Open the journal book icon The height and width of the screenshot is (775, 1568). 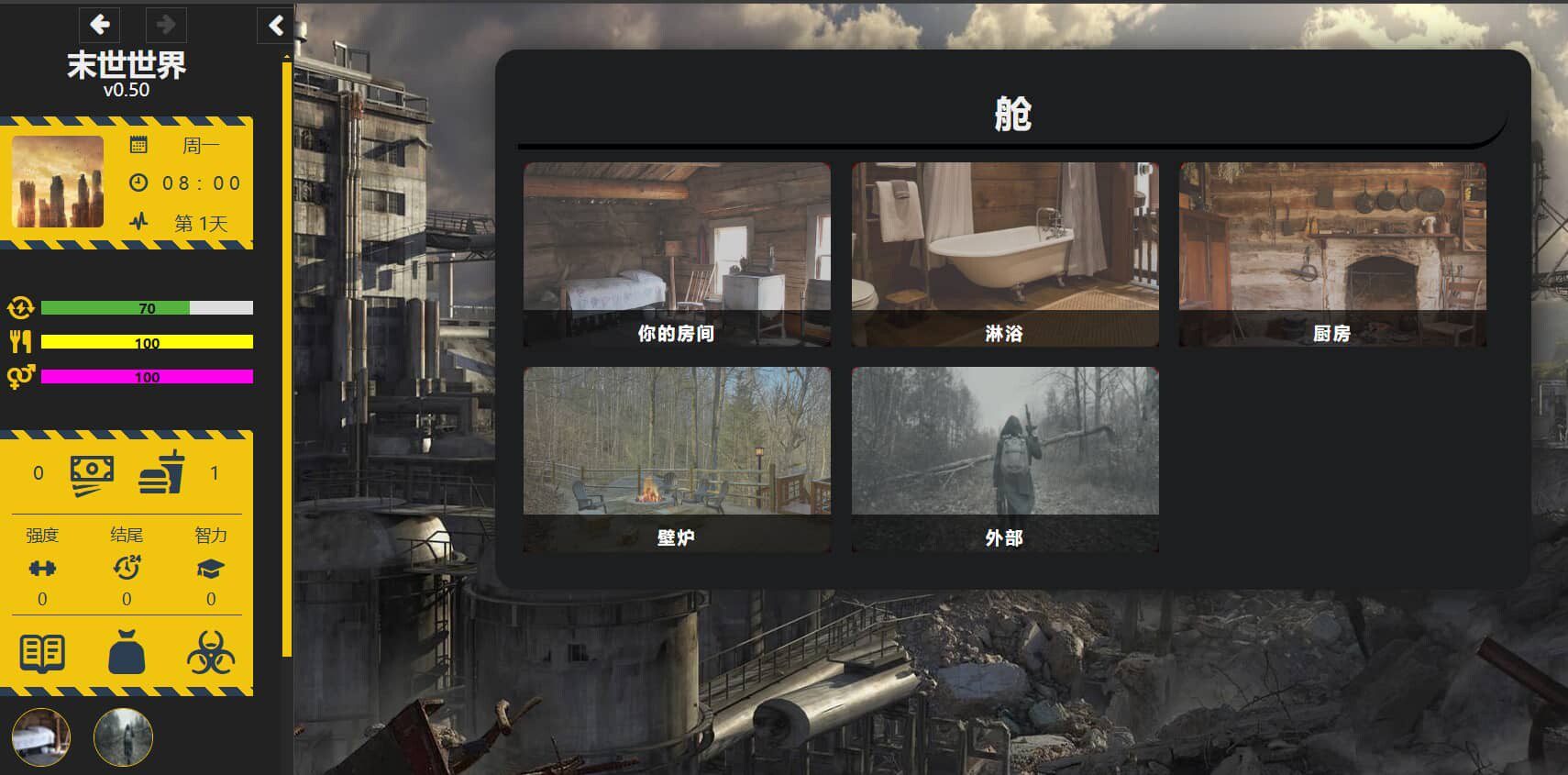[40, 652]
